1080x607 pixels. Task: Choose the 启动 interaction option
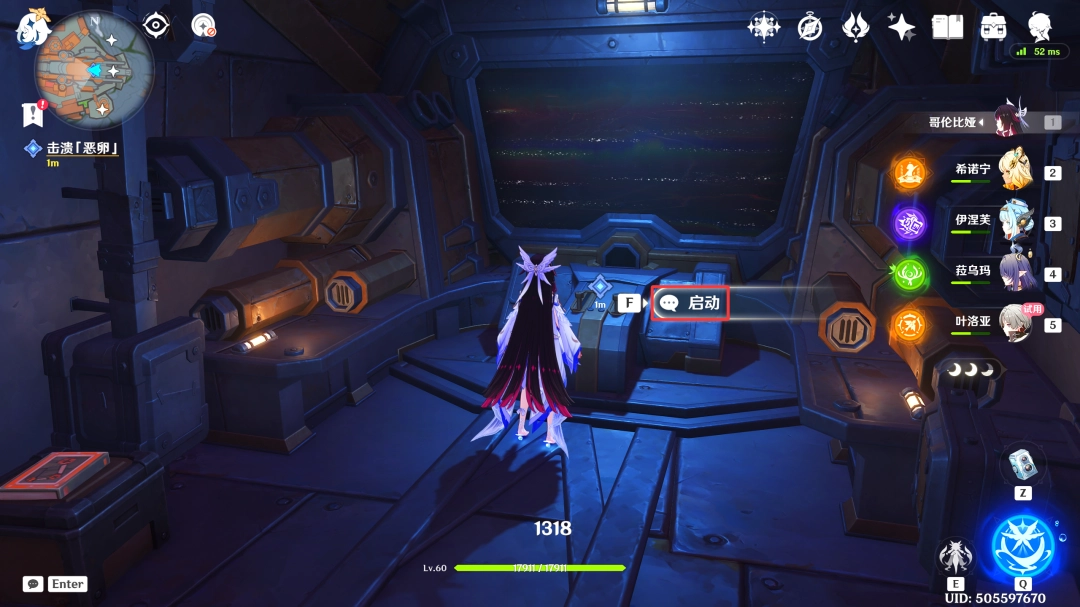pyautogui.click(x=691, y=303)
